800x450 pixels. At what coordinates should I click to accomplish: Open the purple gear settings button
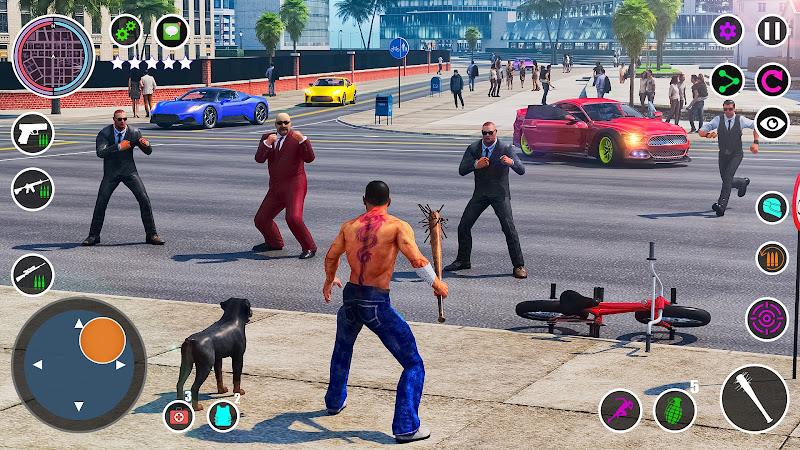tap(727, 30)
